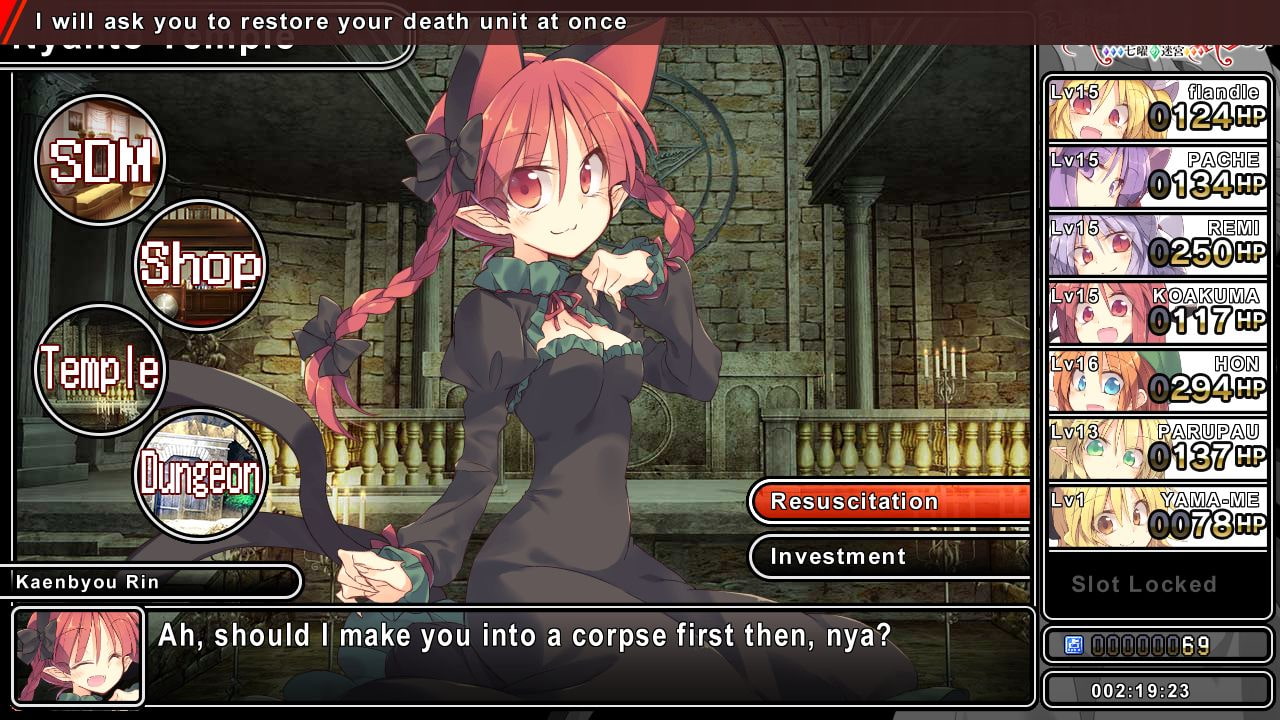Choose YAMA-ME's party slot
The image size is (1280, 720).
click(x=1158, y=517)
